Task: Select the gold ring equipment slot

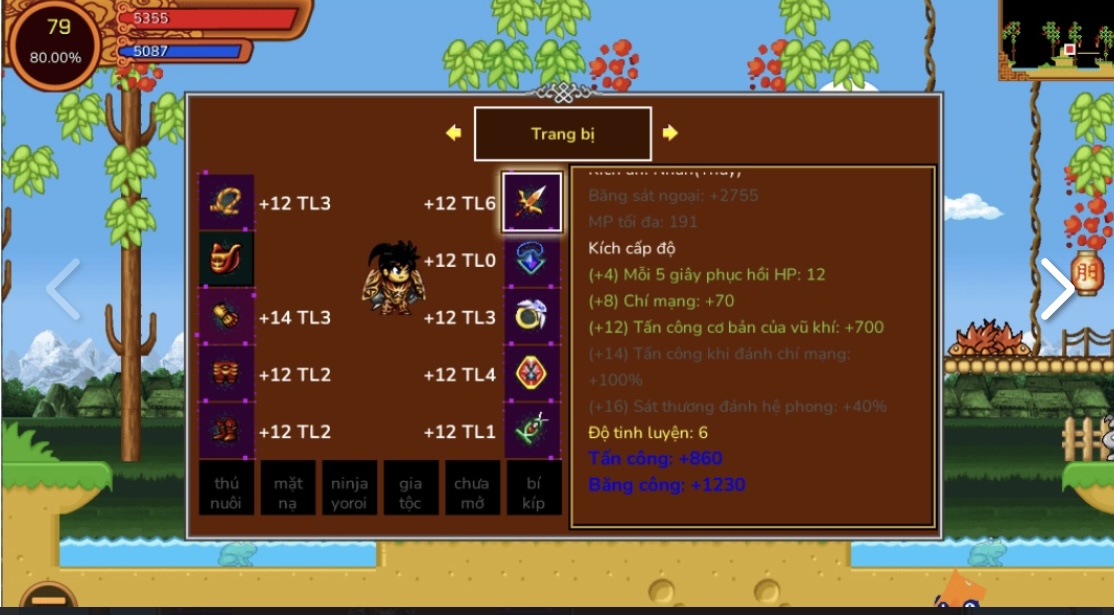Action: 531,317
